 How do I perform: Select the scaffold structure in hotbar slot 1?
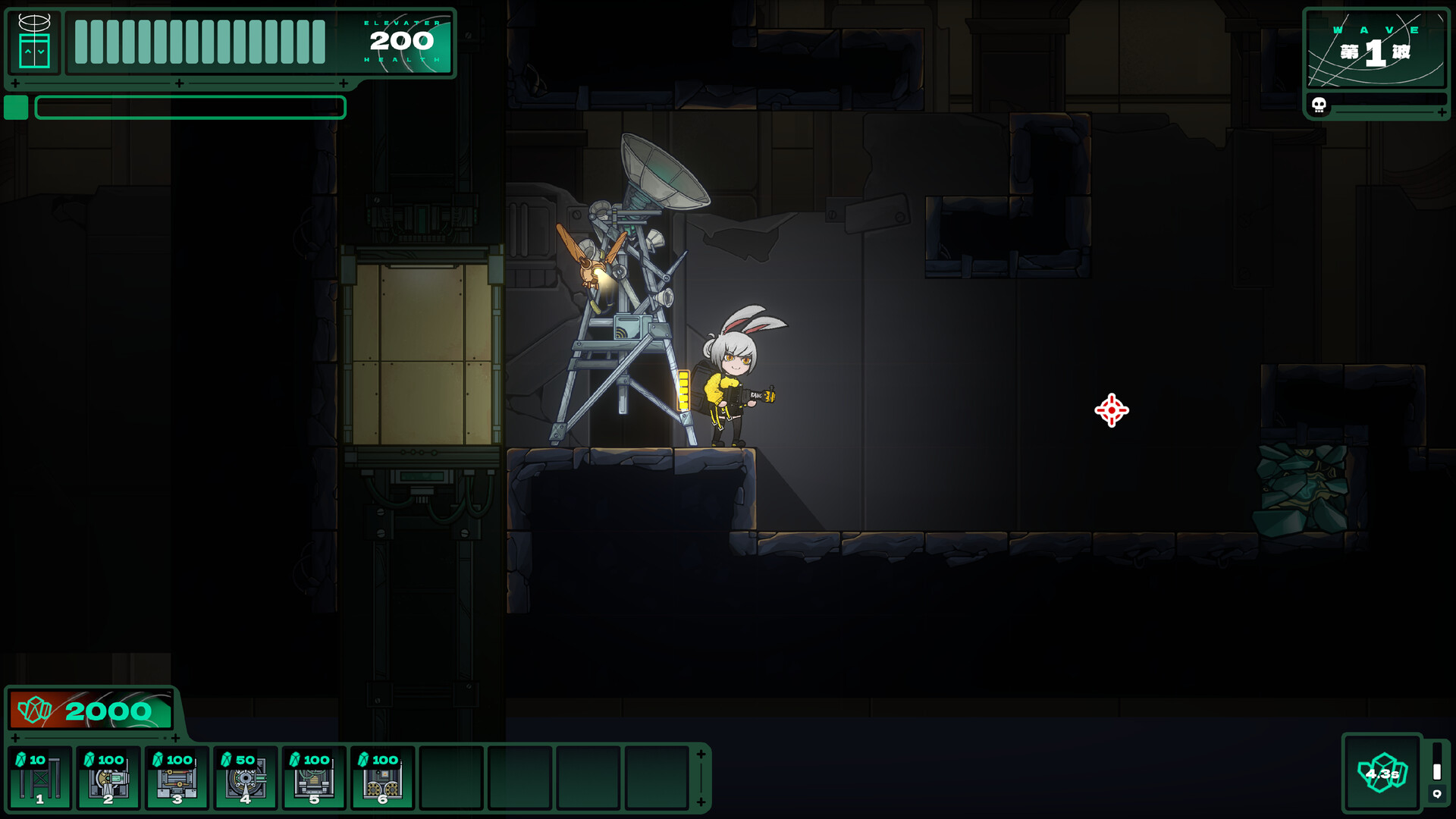39,778
